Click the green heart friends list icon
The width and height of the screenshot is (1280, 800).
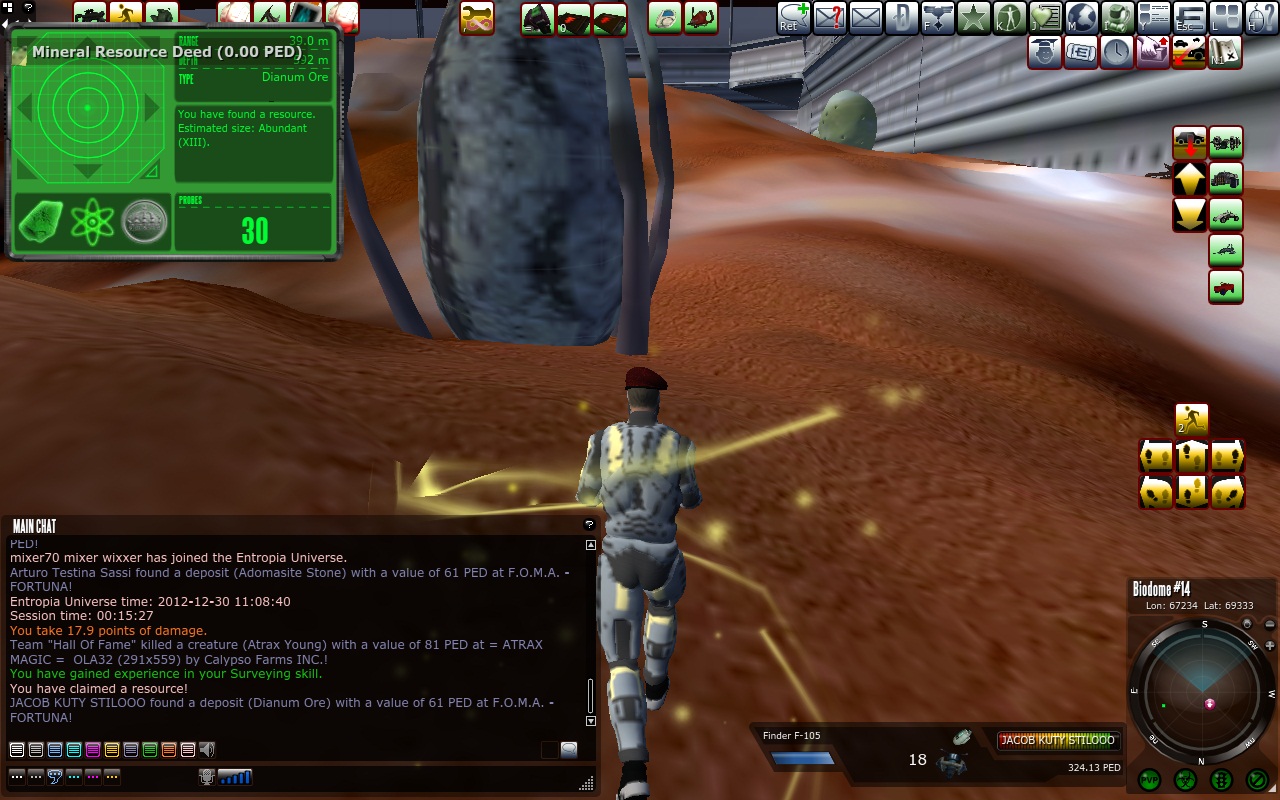pos(1045,18)
